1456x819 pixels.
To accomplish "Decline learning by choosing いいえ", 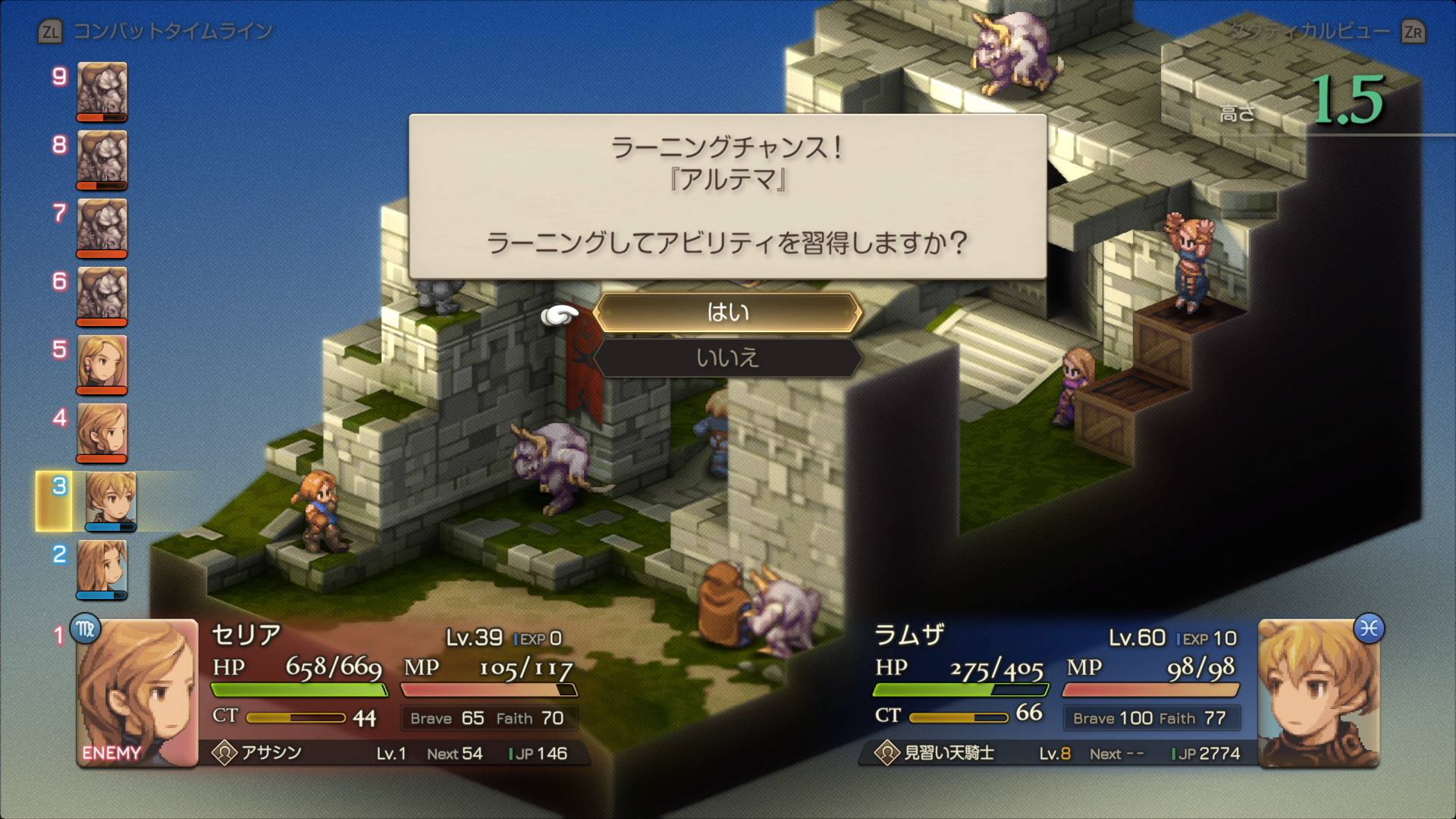I will 727,357.
